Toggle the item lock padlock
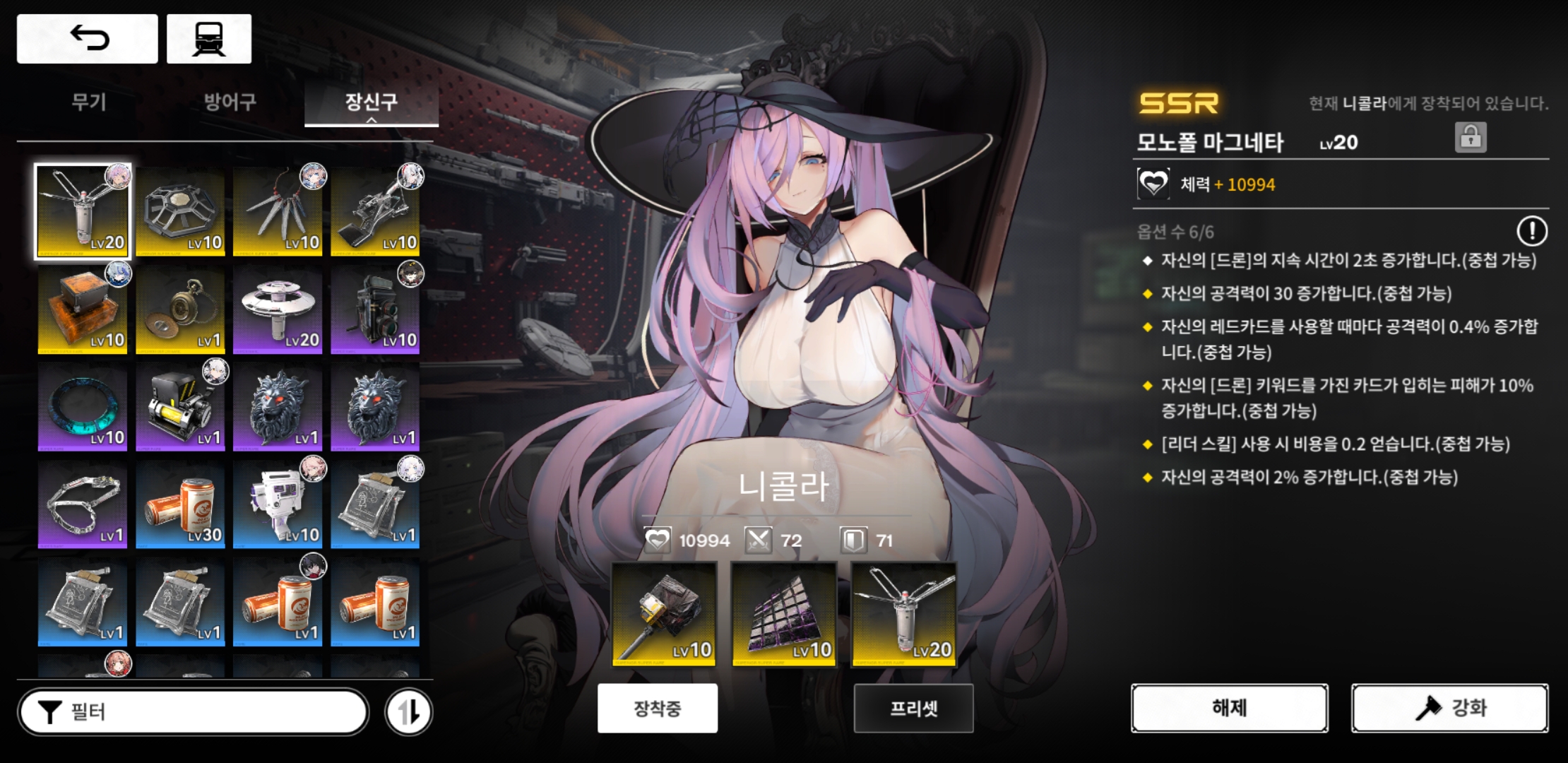 click(x=1471, y=137)
